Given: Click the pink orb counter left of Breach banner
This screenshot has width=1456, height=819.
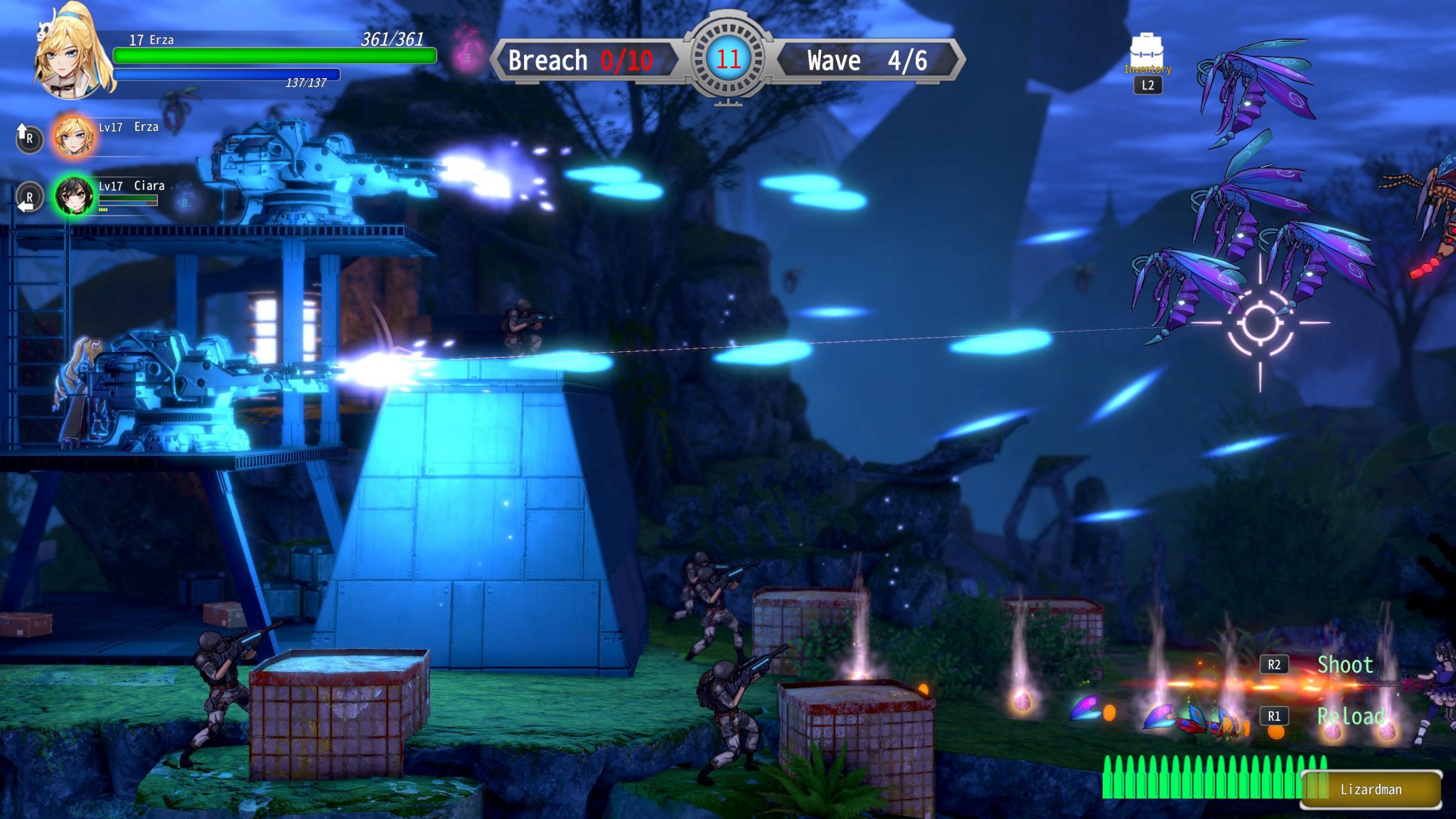Looking at the screenshot, I should (466, 58).
